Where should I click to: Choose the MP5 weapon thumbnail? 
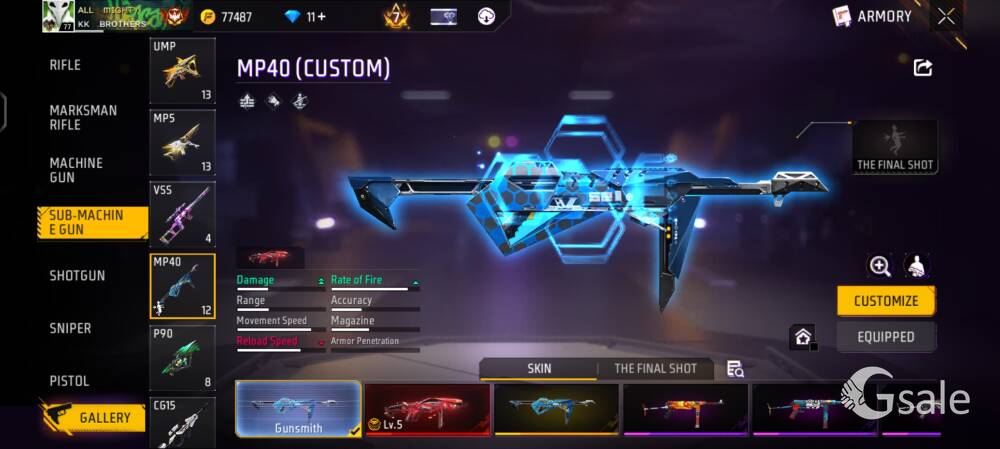tap(182, 143)
